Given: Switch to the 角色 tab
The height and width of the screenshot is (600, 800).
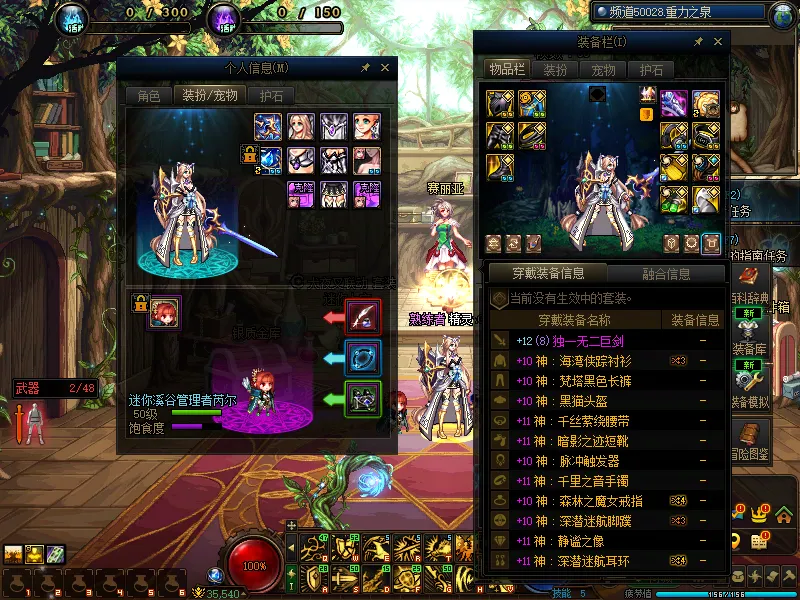Looking at the screenshot, I should 148,96.
